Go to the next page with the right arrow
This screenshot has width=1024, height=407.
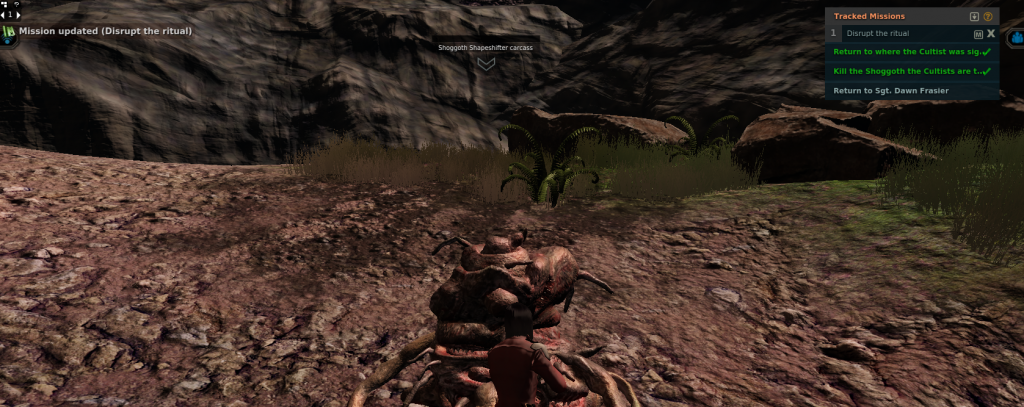[x=17, y=15]
